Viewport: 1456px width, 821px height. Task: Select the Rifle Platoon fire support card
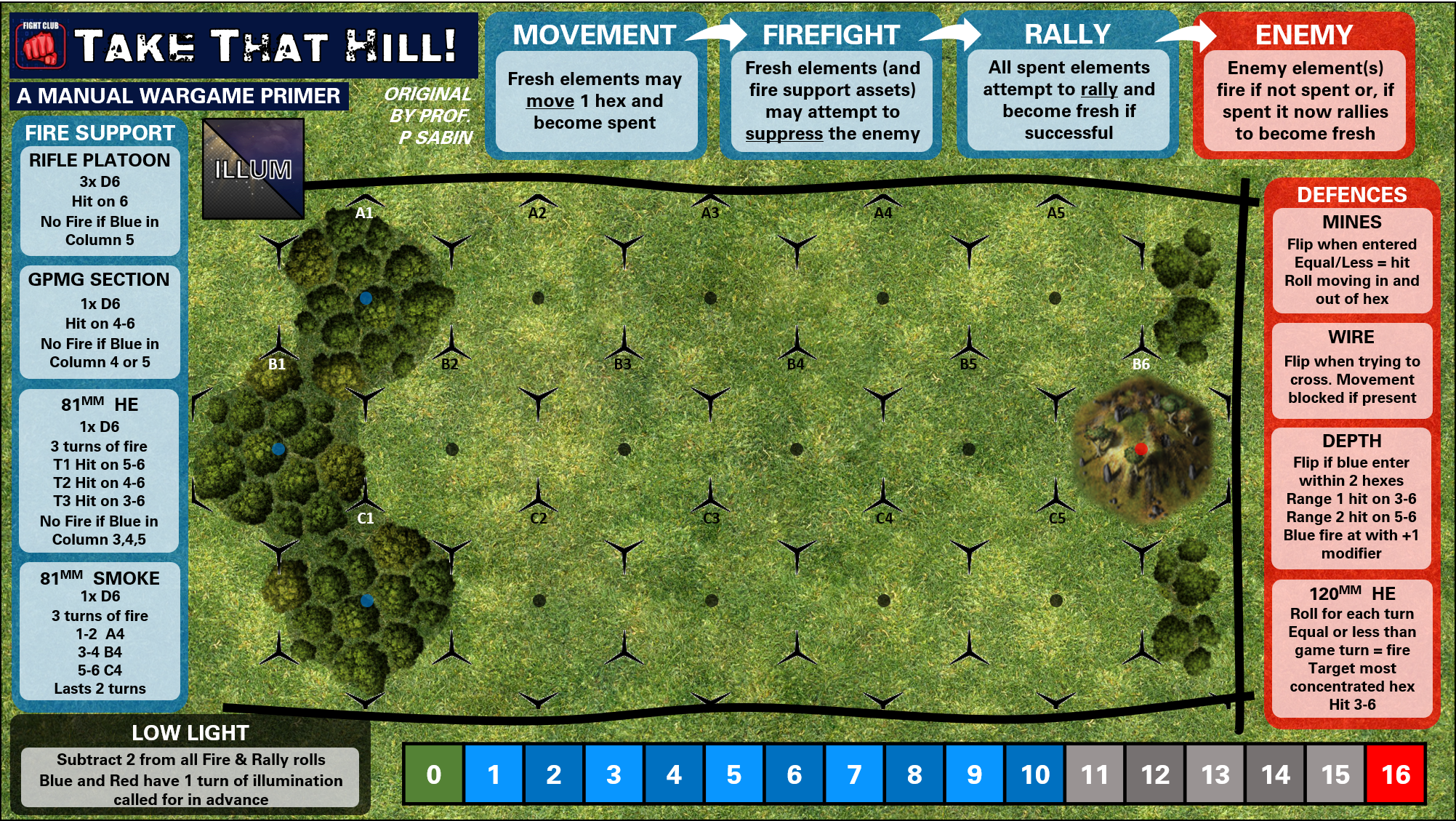click(100, 200)
